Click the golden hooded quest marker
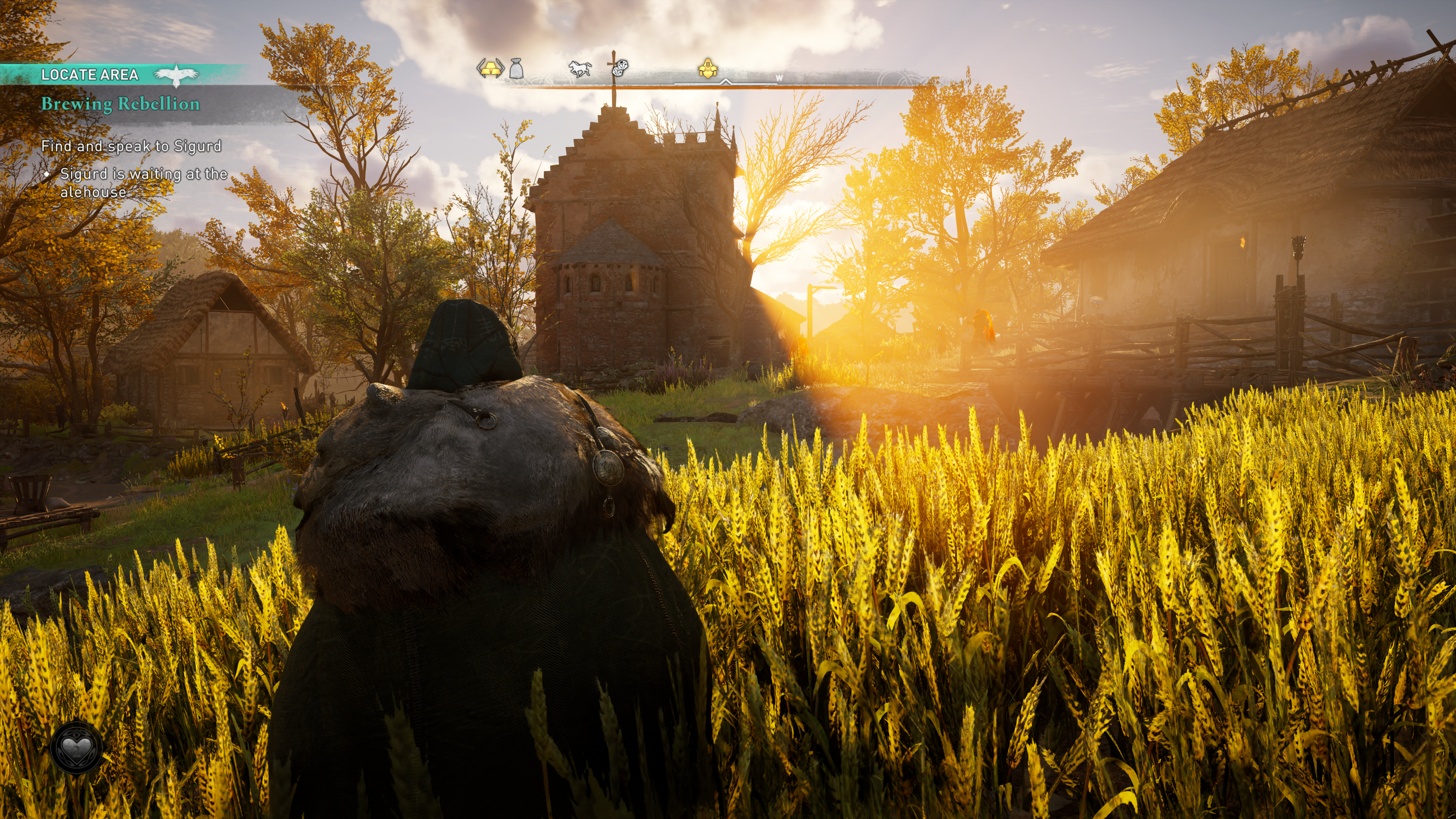 (707, 68)
